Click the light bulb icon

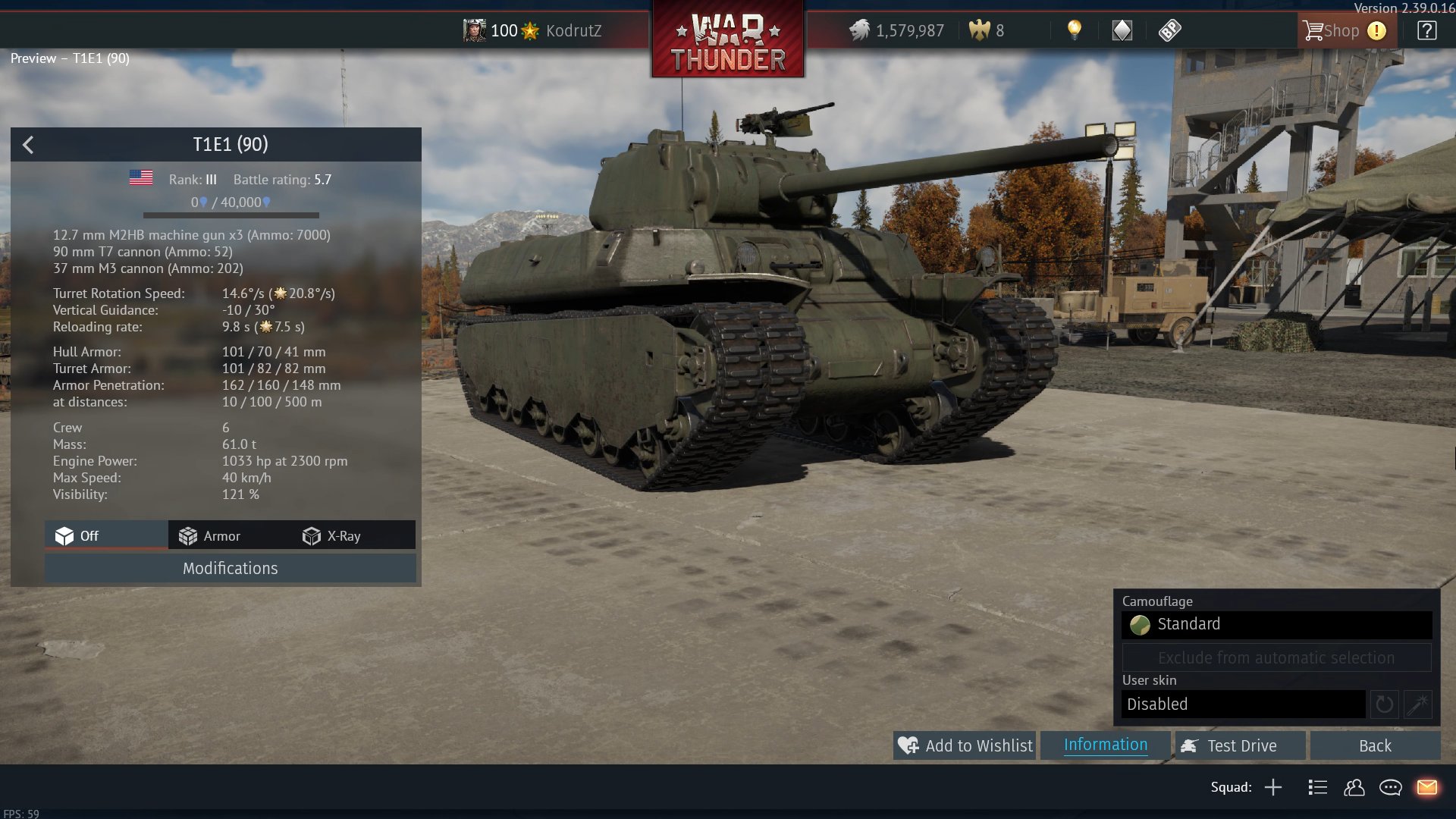pos(1074,30)
